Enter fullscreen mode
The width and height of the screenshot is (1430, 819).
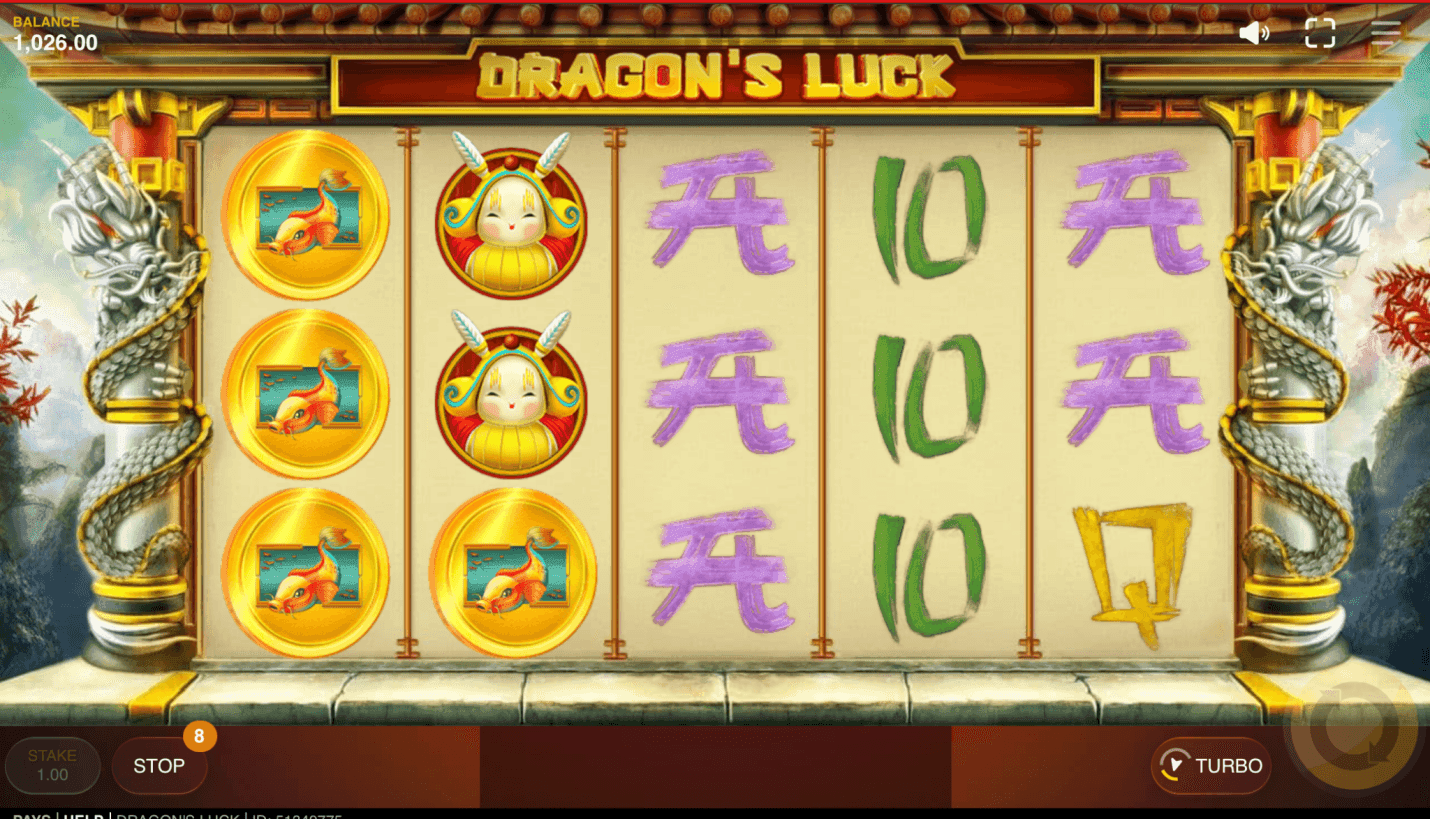(x=1320, y=32)
